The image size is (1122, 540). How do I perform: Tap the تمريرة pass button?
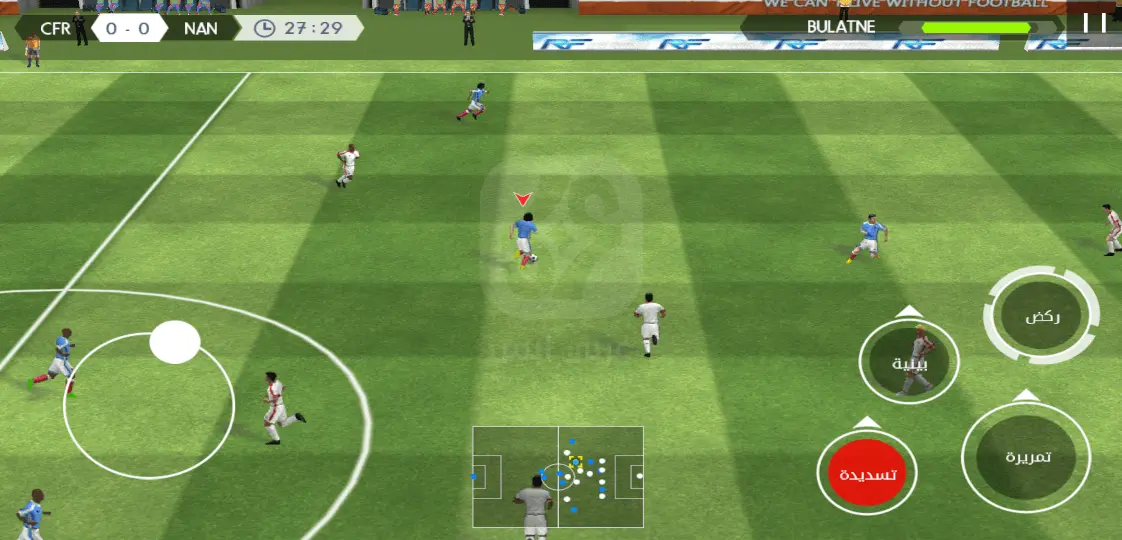pos(1025,457)
